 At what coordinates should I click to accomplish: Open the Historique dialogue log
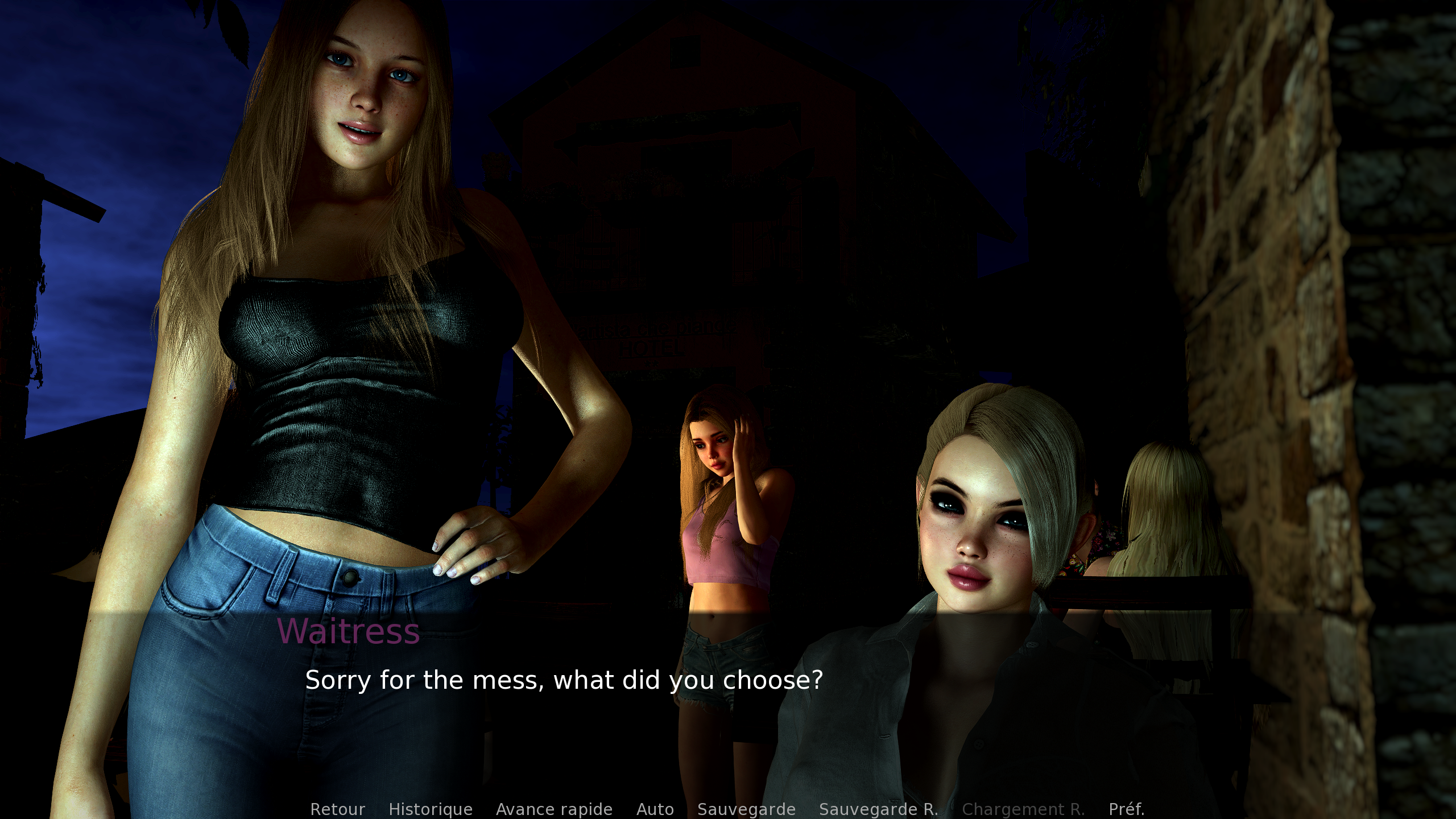[x=431, y=809]
